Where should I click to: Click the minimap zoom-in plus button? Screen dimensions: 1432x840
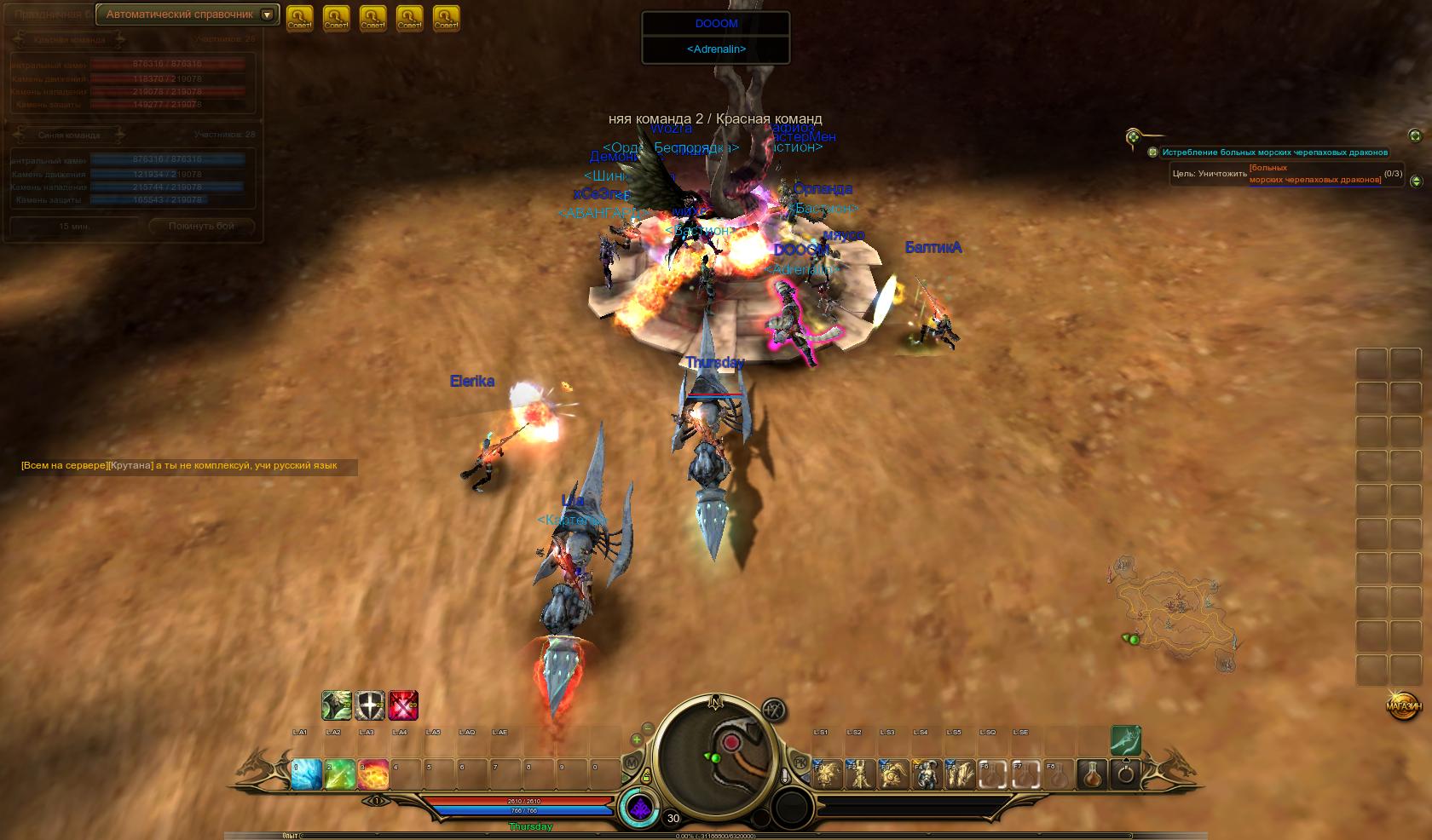coord(637,740)
